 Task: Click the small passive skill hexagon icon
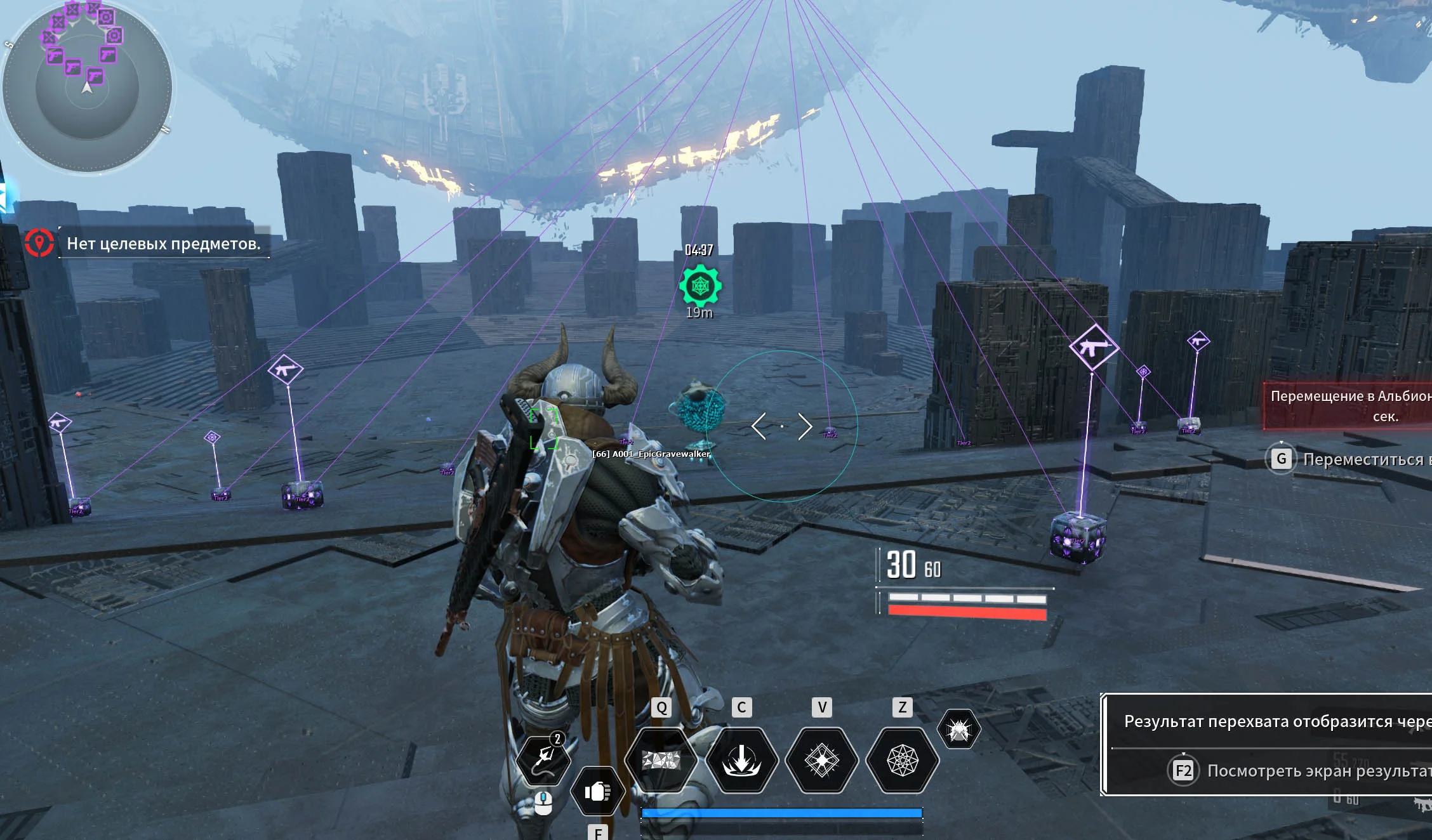pos(958,730)
